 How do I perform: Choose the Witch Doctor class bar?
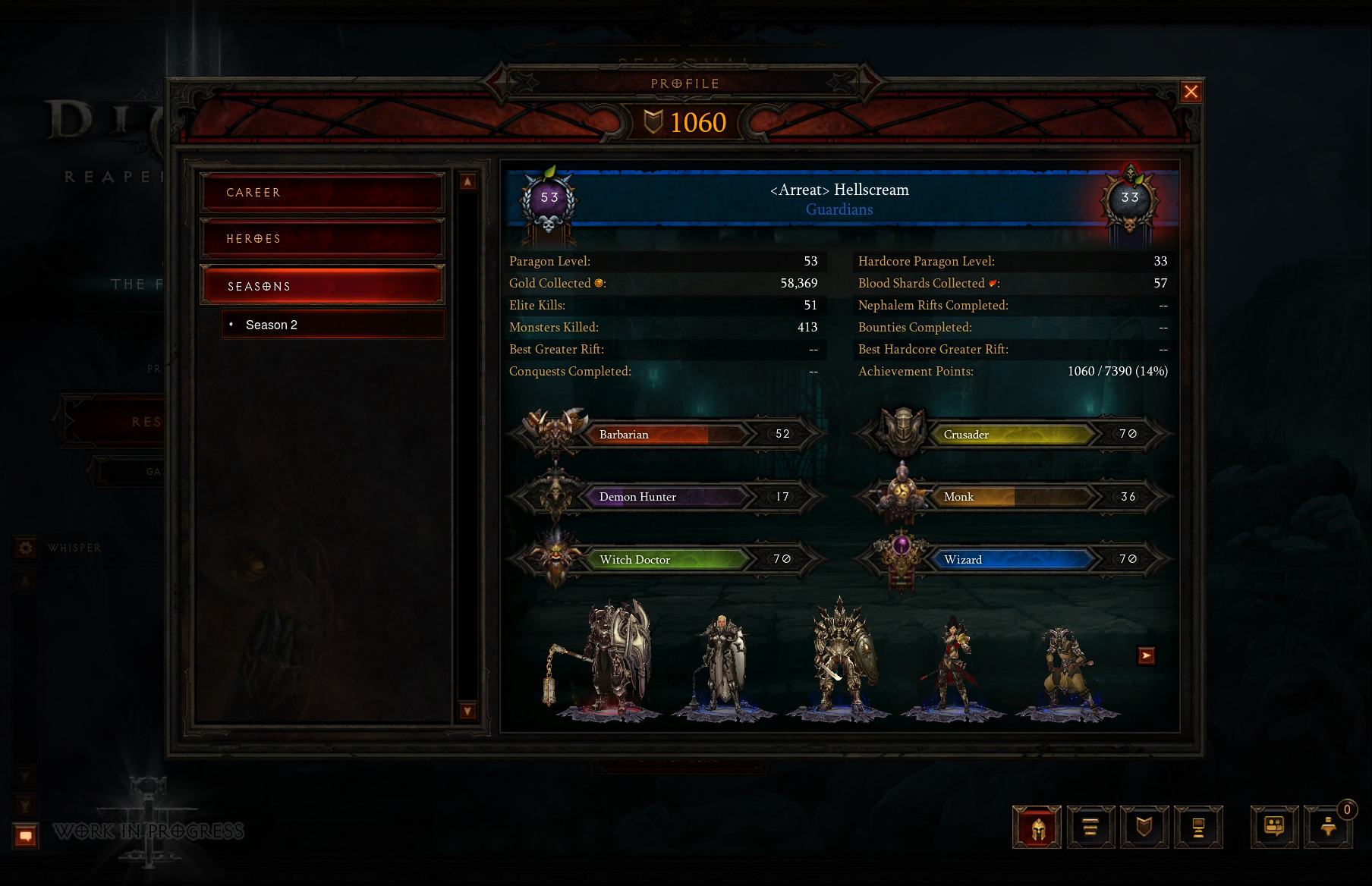(665, 560)
